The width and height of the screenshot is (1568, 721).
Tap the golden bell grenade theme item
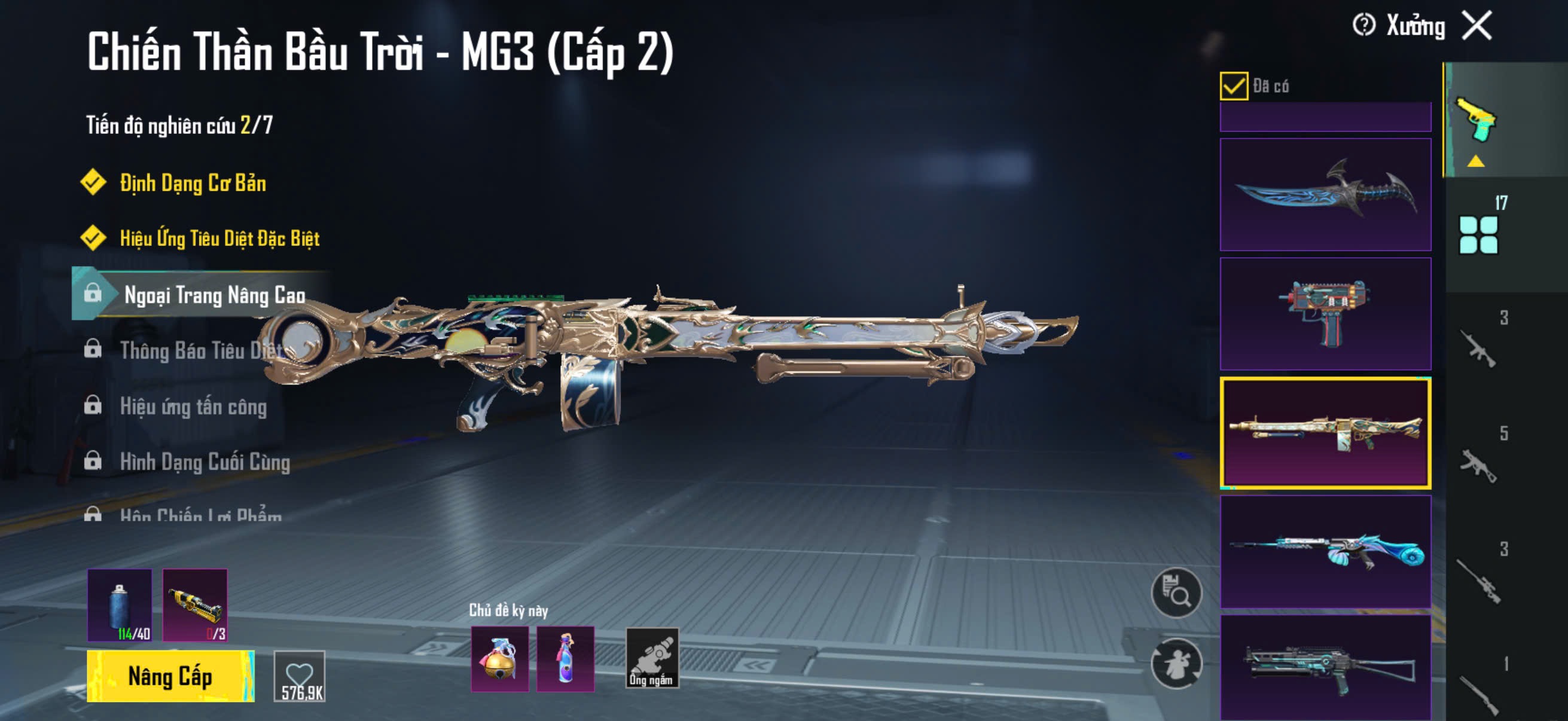pos(499,659)
